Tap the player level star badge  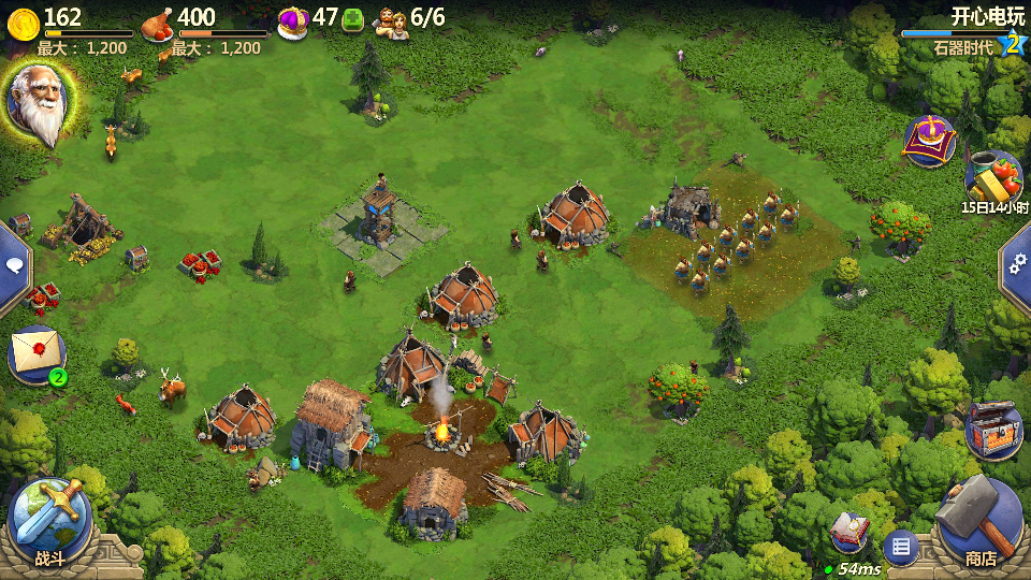pos(1014,44)
